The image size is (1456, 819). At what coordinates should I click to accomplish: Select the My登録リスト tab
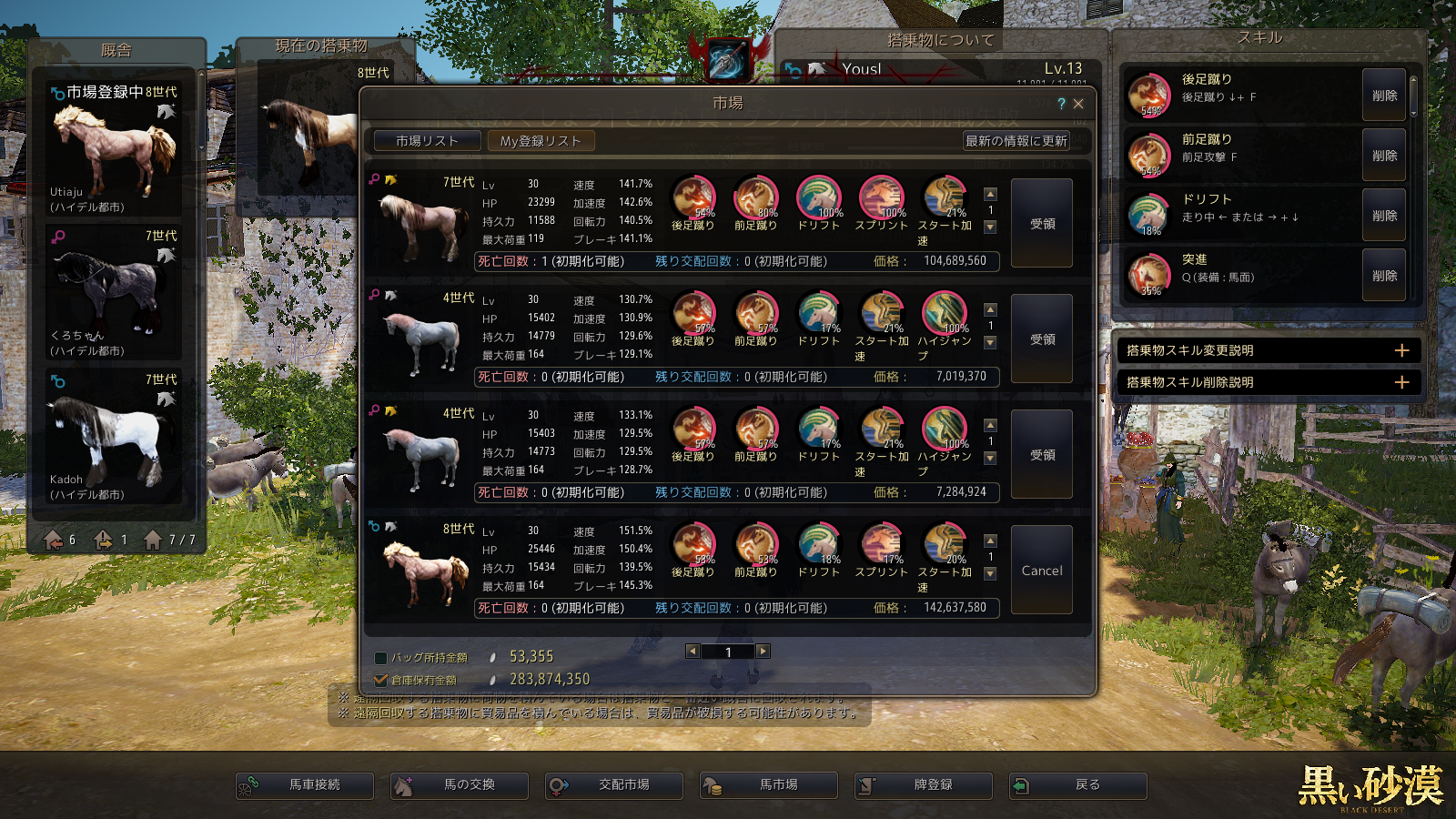541,141
